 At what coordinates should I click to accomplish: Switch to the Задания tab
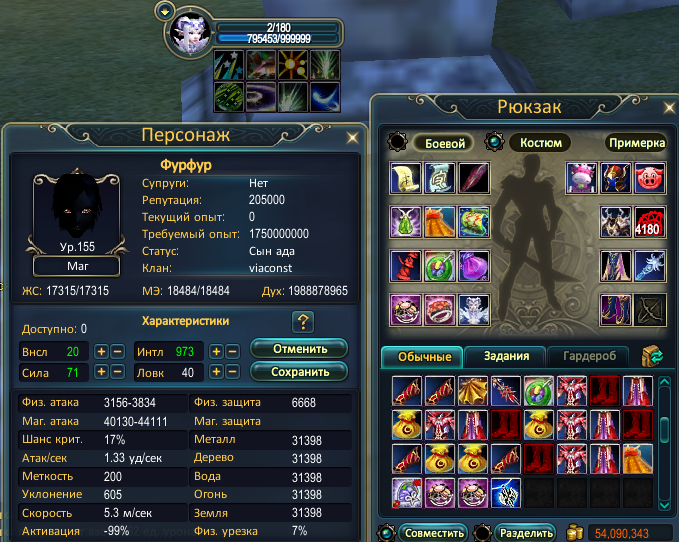coord(504,356)
